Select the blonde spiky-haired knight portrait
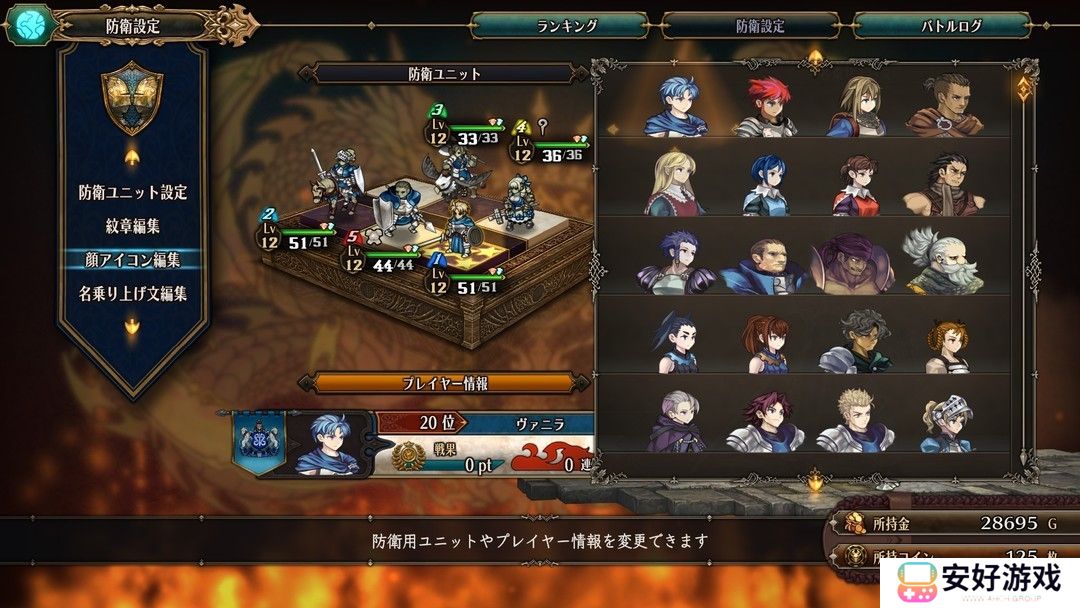The image size is (1080, 608). click(855, 422)
